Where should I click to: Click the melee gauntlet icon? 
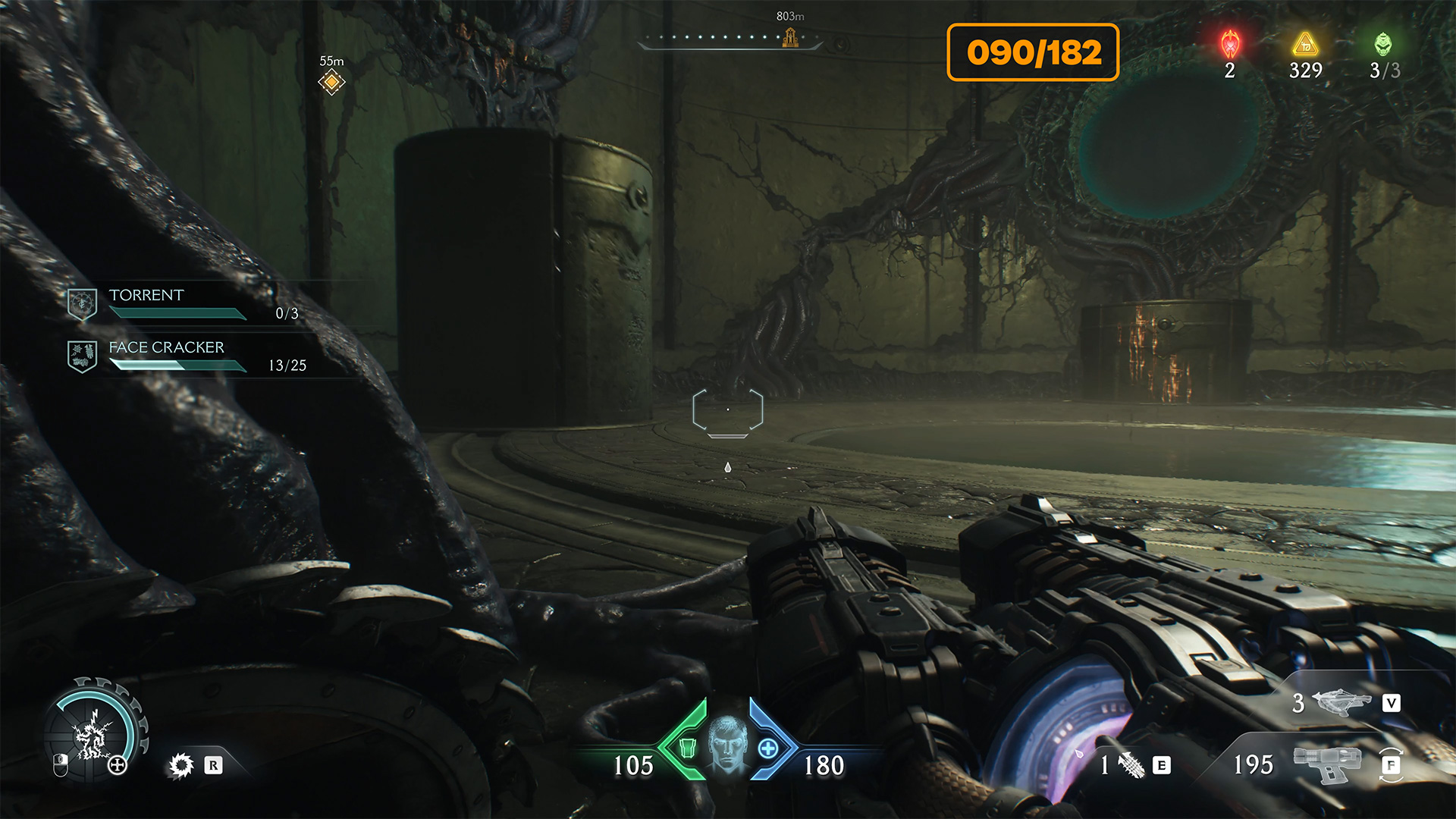(1131, 765)
